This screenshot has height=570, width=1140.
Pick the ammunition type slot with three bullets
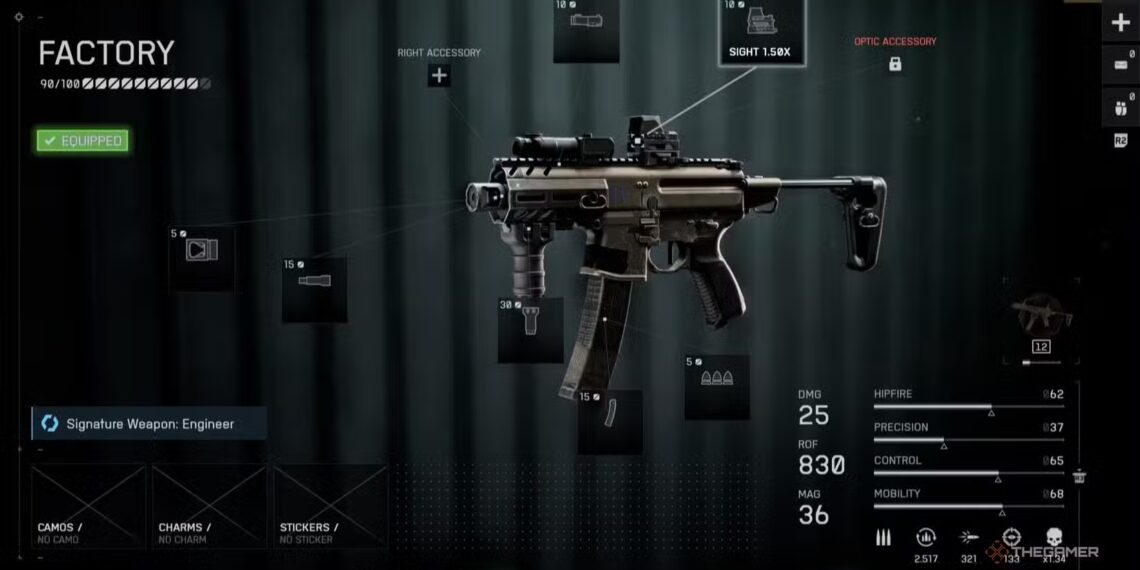tap(717, 386)
